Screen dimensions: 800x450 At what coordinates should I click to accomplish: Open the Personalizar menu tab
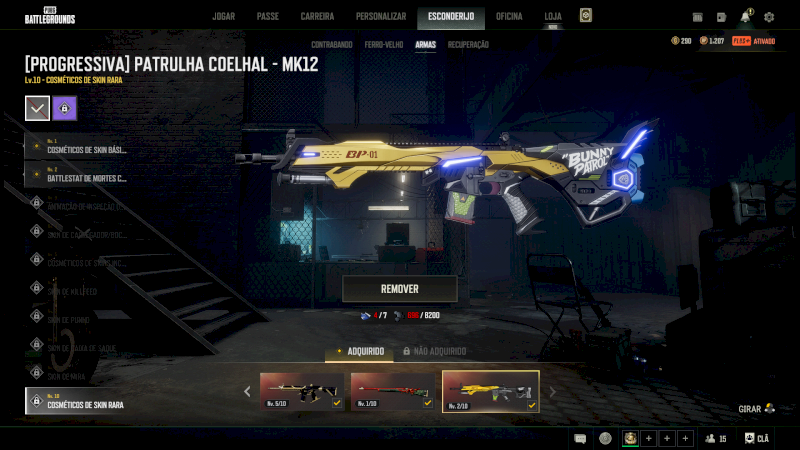tap(381, 16)
